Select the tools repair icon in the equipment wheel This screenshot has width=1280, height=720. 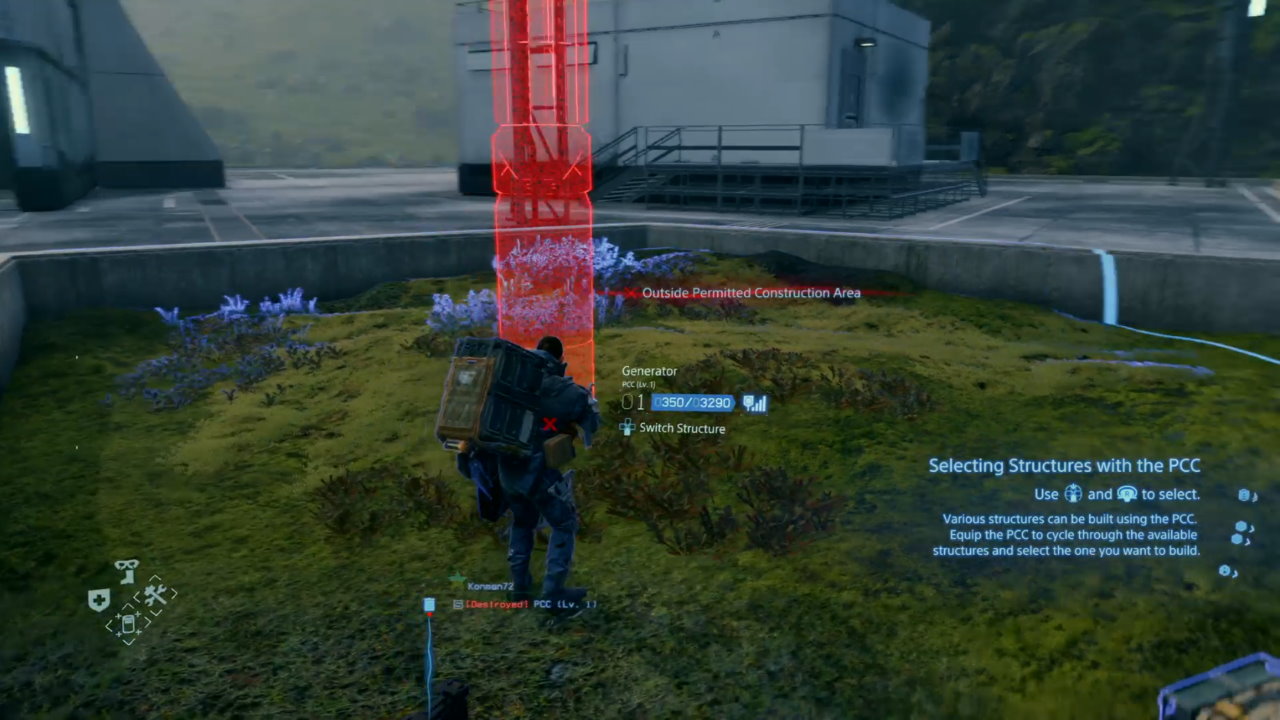tap(155, 595)
